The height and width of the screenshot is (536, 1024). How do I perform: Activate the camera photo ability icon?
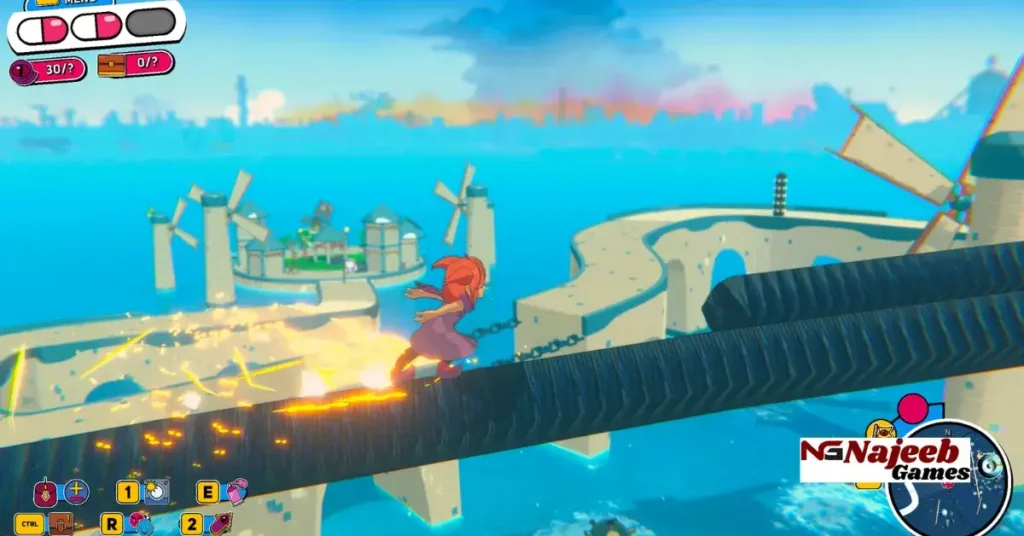(x=156, y=492)
